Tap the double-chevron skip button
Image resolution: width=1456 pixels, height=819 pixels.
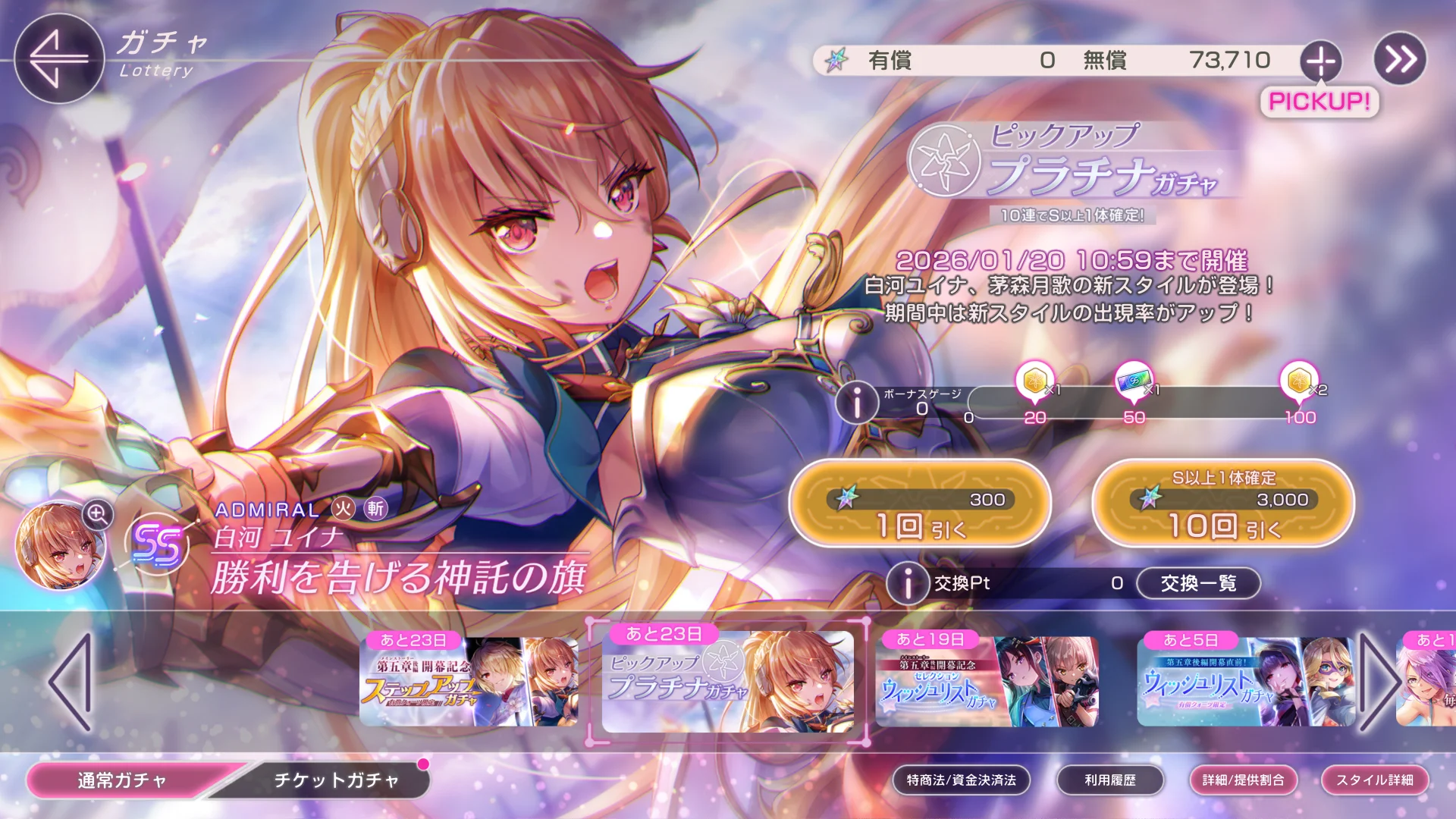1400,59
